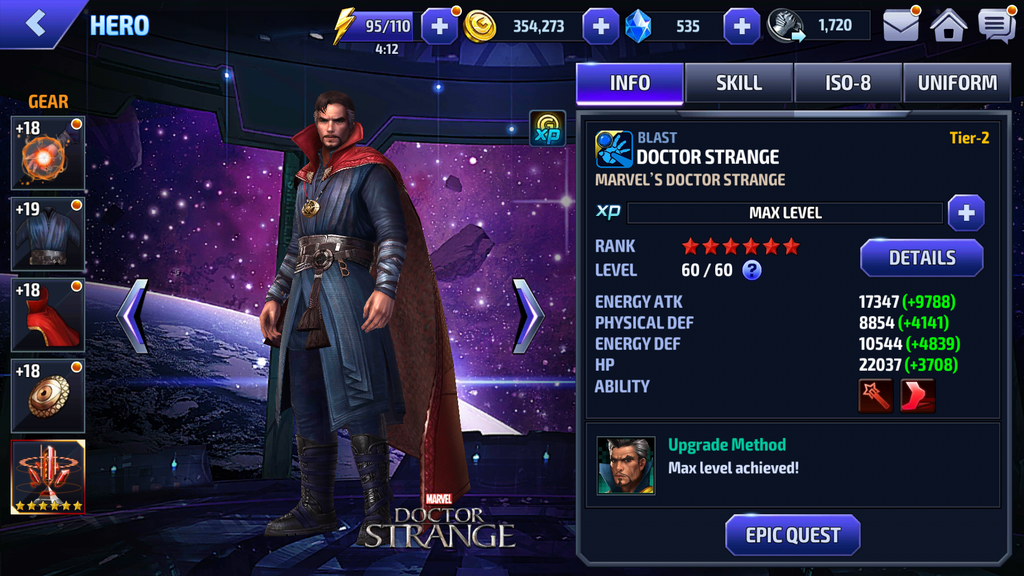
Task: Add XP with the plus button
Action: pyautogui.click(x=965, y=213)
